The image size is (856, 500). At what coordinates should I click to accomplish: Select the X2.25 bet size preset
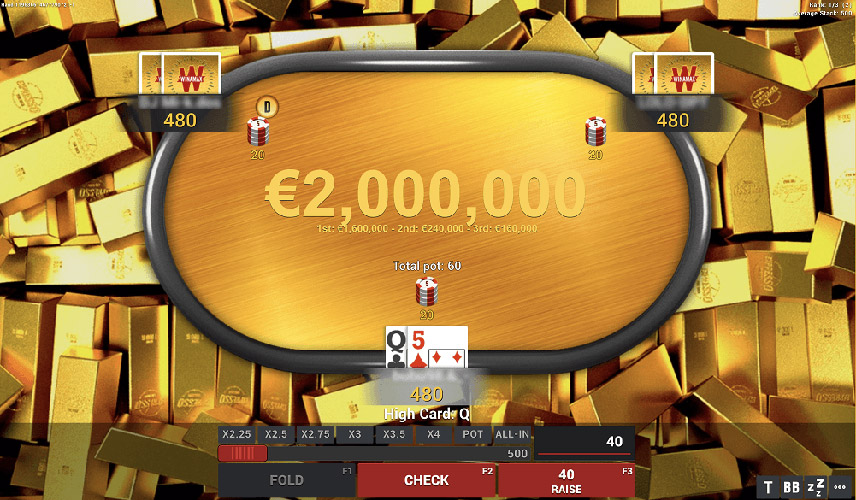(x=237, y=435)
